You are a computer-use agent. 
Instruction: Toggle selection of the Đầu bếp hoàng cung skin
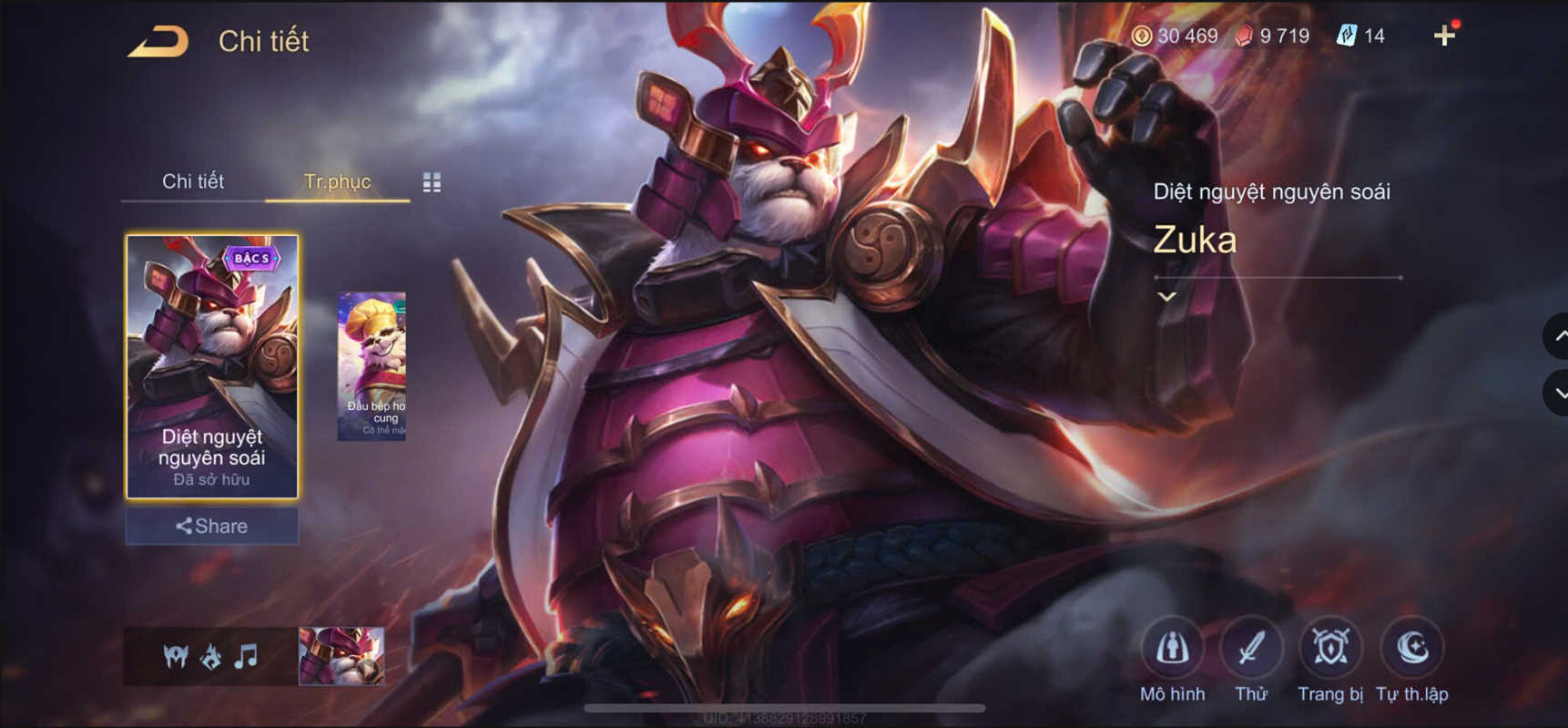[x=372, y=364]
